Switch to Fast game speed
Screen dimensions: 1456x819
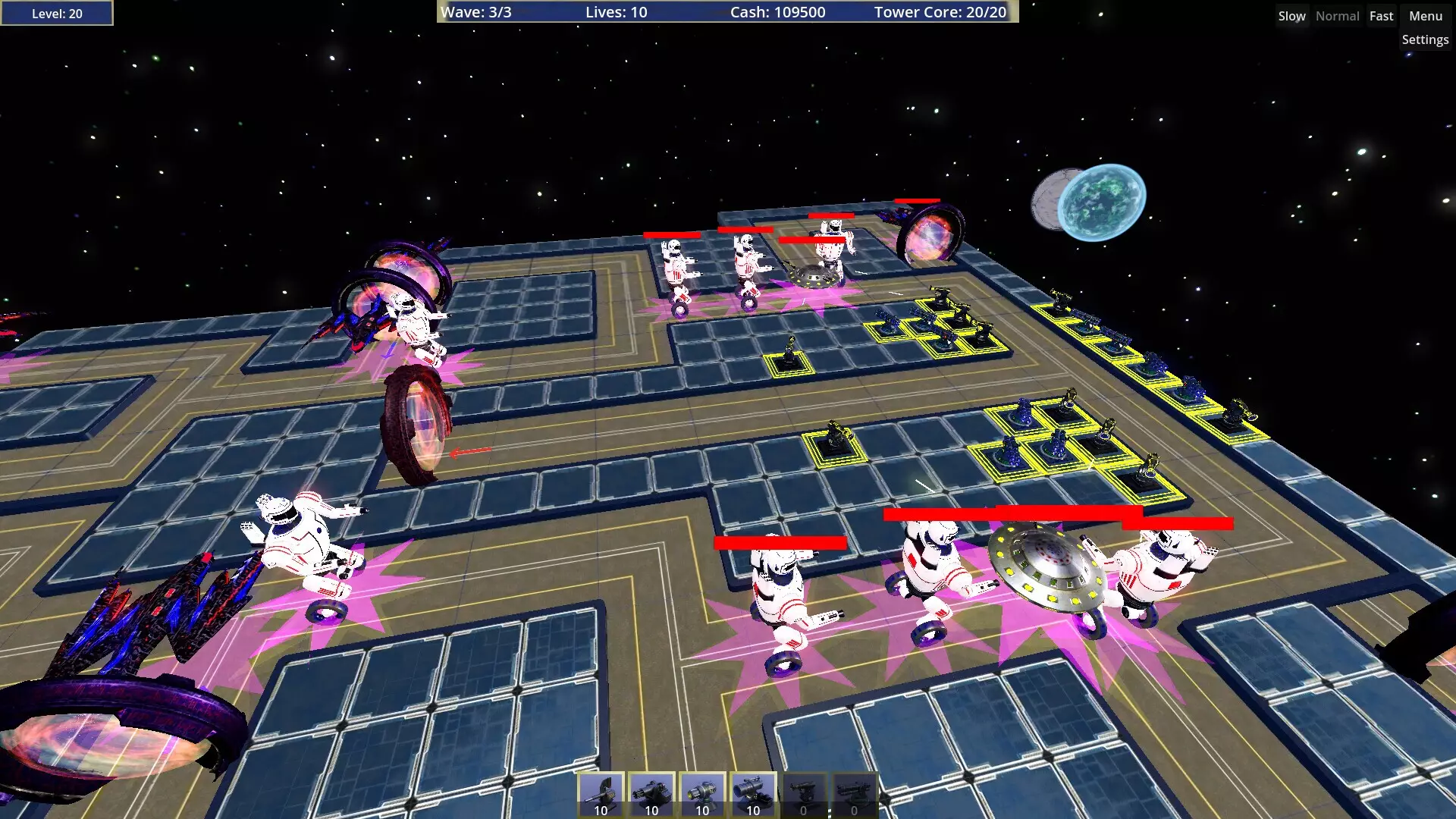click(x=1381, y=15)
